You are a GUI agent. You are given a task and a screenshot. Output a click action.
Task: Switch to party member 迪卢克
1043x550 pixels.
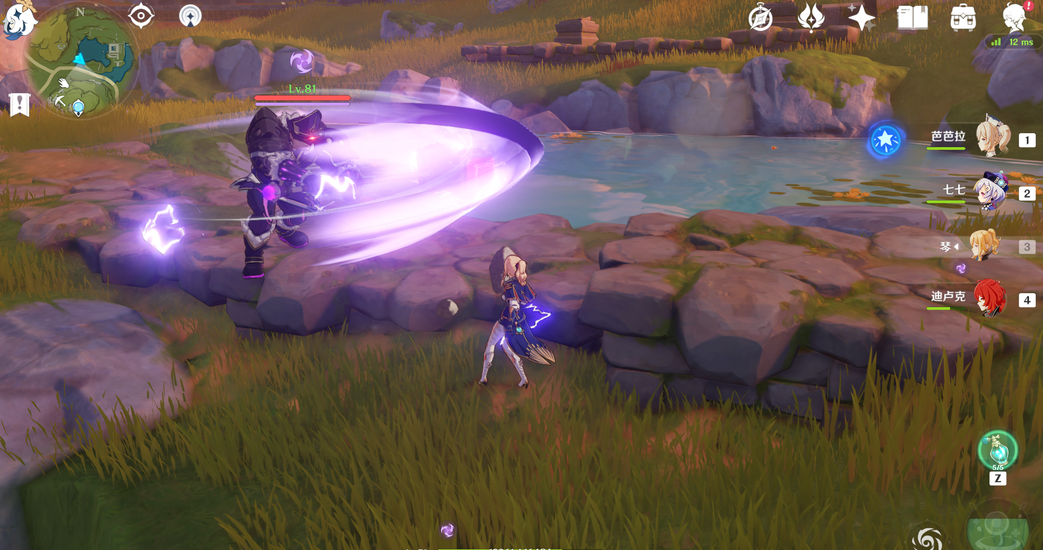[989, 299]
